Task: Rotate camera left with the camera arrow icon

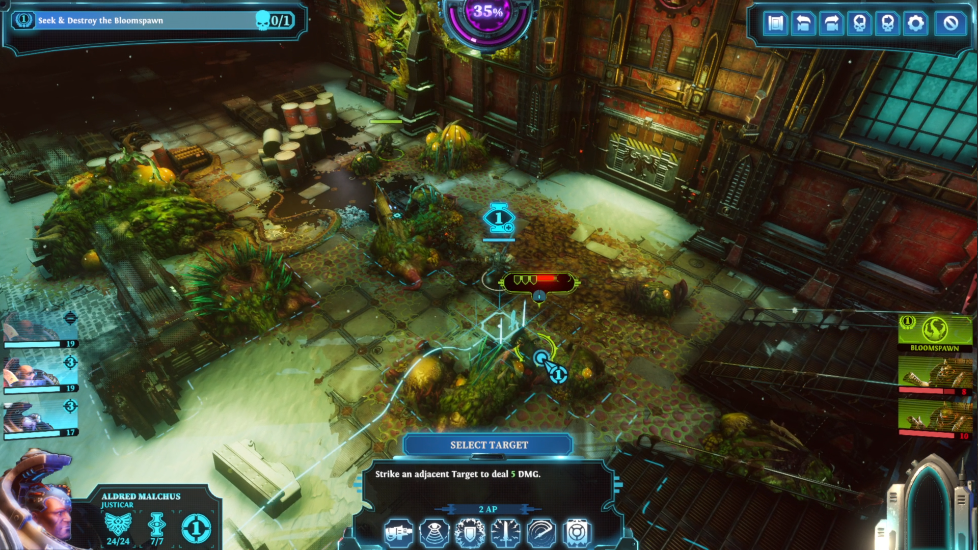Action: pos(803,23)
